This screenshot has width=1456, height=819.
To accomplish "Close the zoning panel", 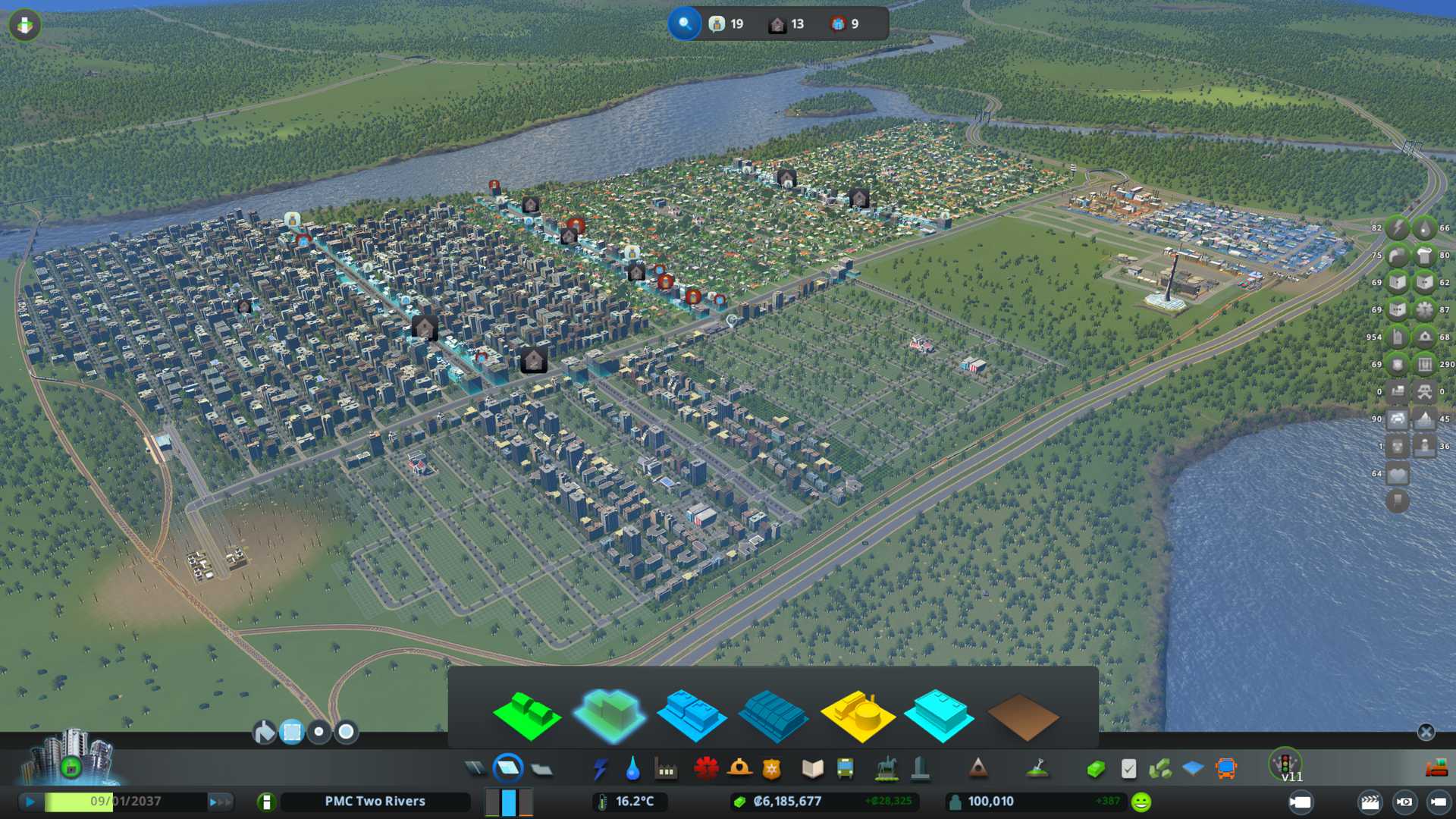I will (1426, 732).
